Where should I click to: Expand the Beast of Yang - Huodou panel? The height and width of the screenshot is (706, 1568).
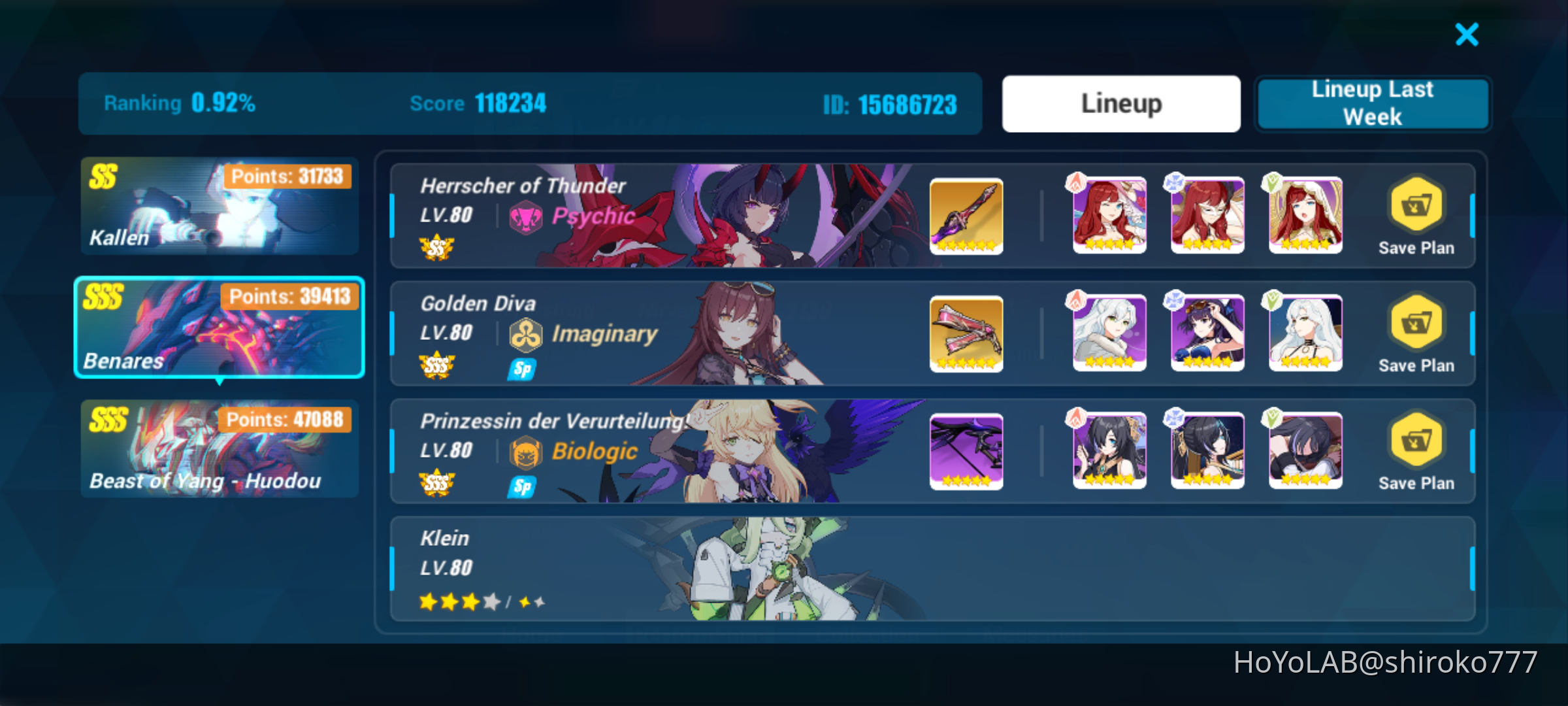coord(219,450)
